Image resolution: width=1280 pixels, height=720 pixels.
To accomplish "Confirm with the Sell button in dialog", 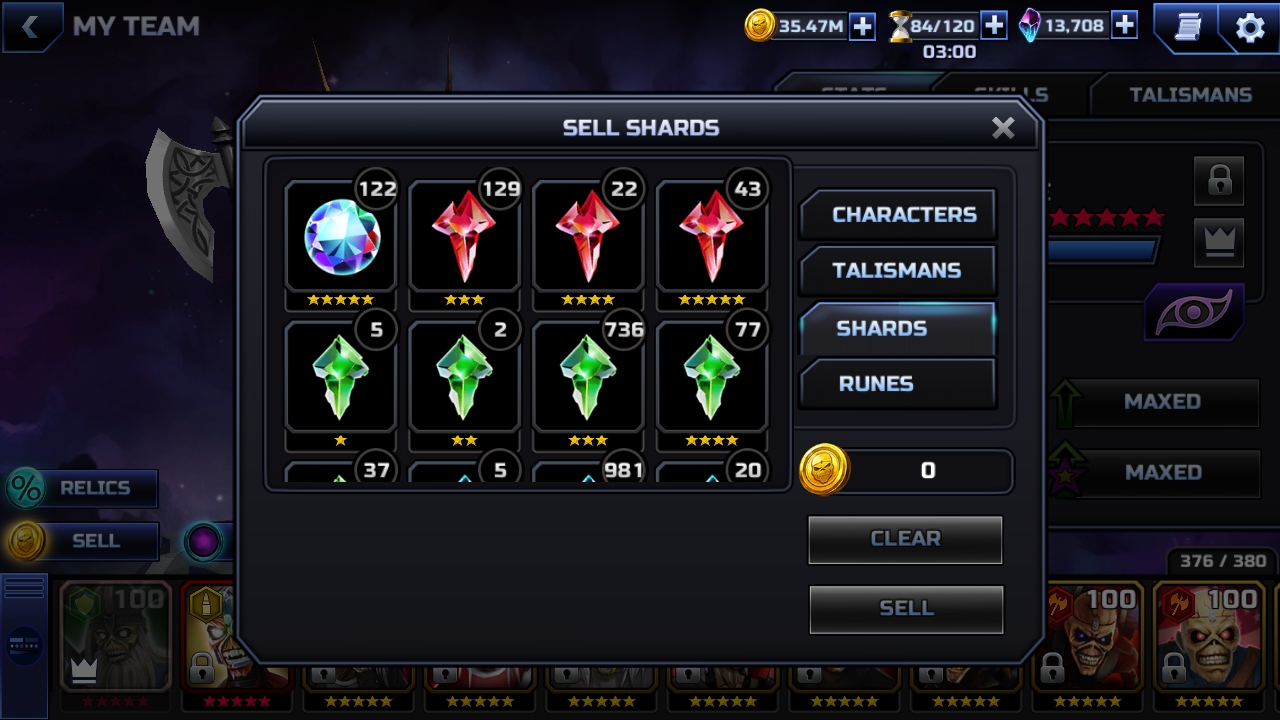I will coord(905,608).
